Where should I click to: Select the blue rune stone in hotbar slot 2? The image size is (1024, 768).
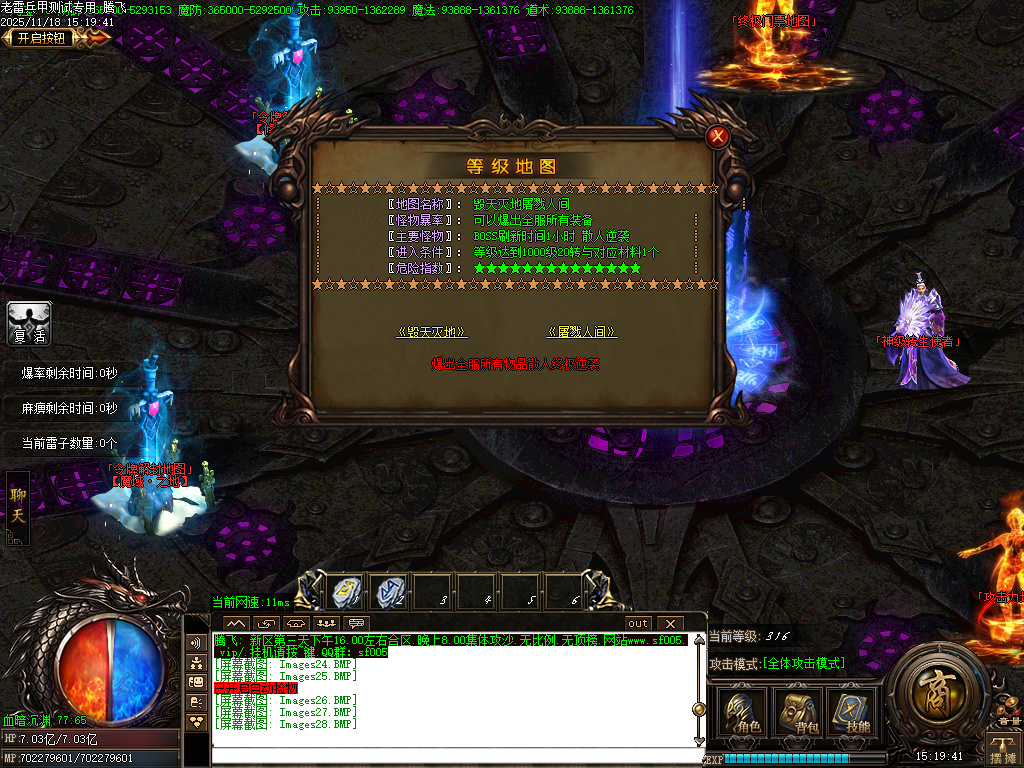pos(390,592)
